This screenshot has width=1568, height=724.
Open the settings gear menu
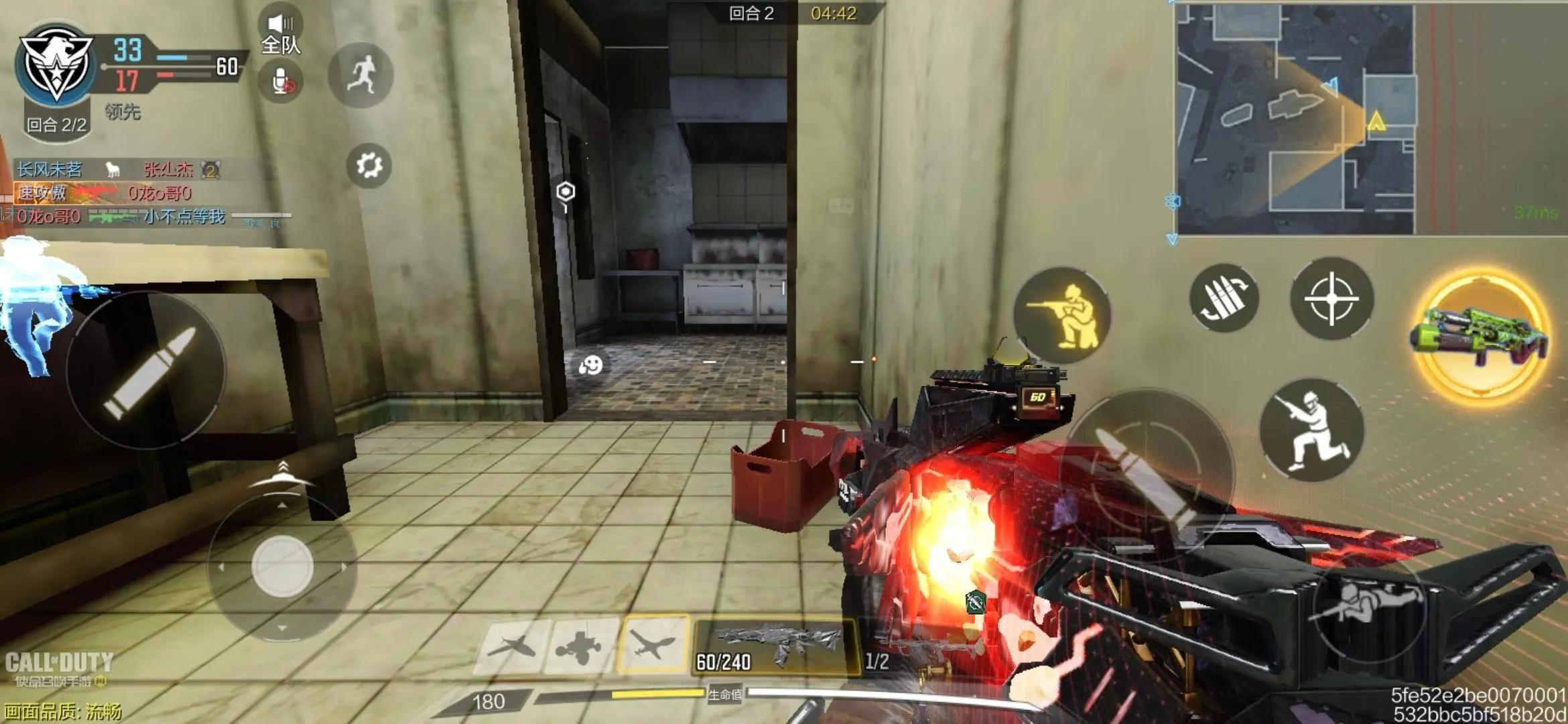pos(369,166)
